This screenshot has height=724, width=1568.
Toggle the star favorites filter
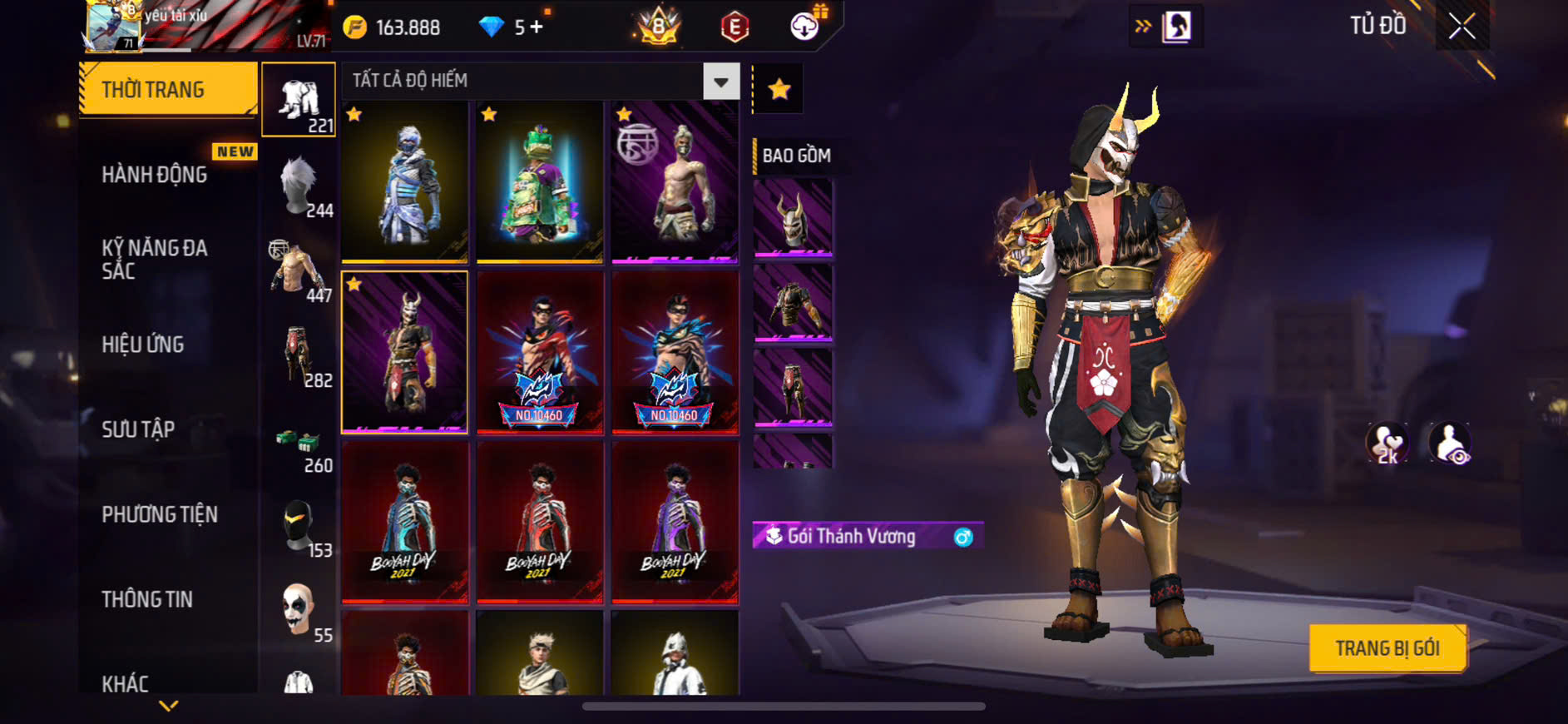(x=779, y=89)
